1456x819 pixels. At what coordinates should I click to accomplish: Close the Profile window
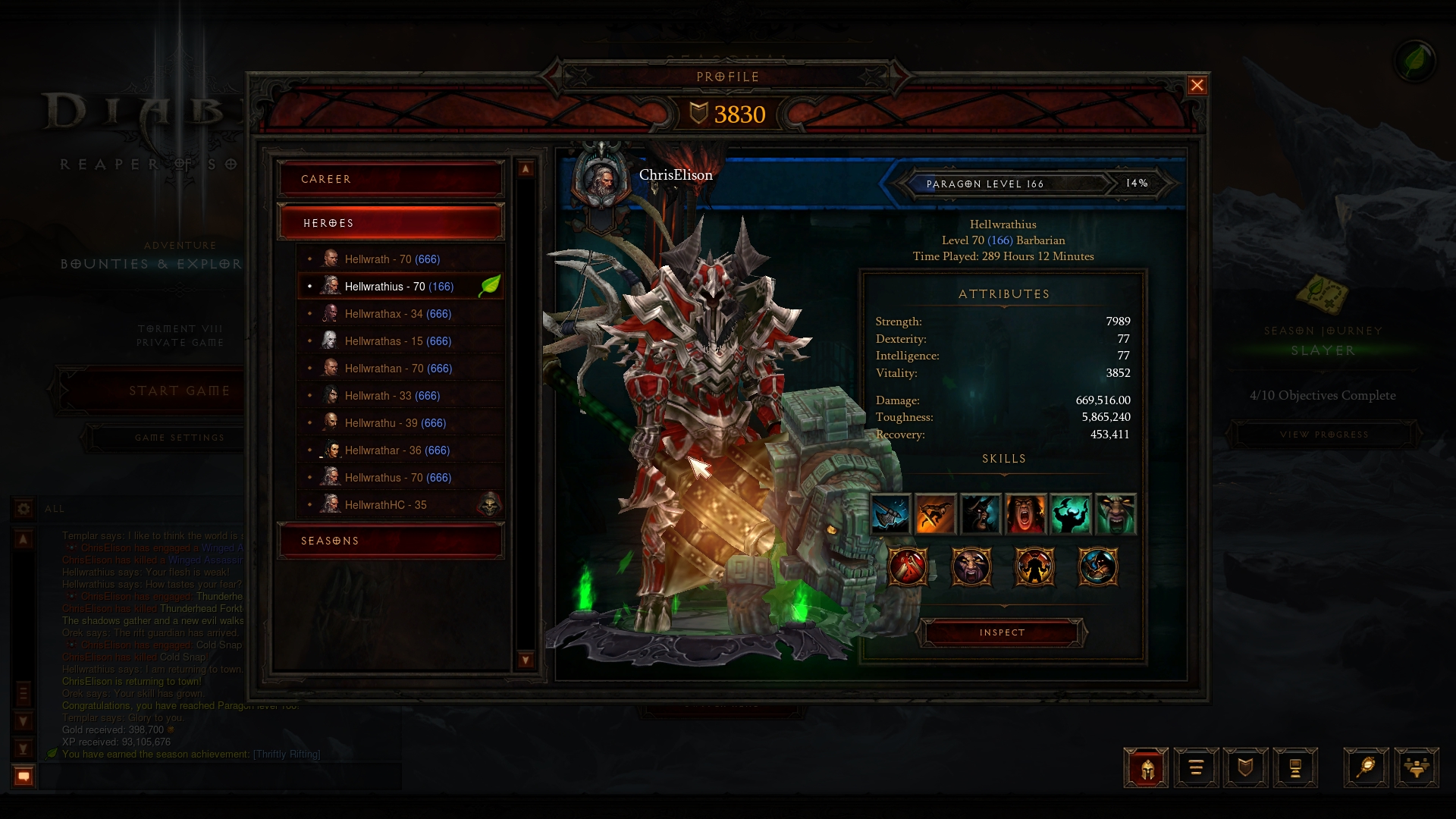[x=1197, y=86]
